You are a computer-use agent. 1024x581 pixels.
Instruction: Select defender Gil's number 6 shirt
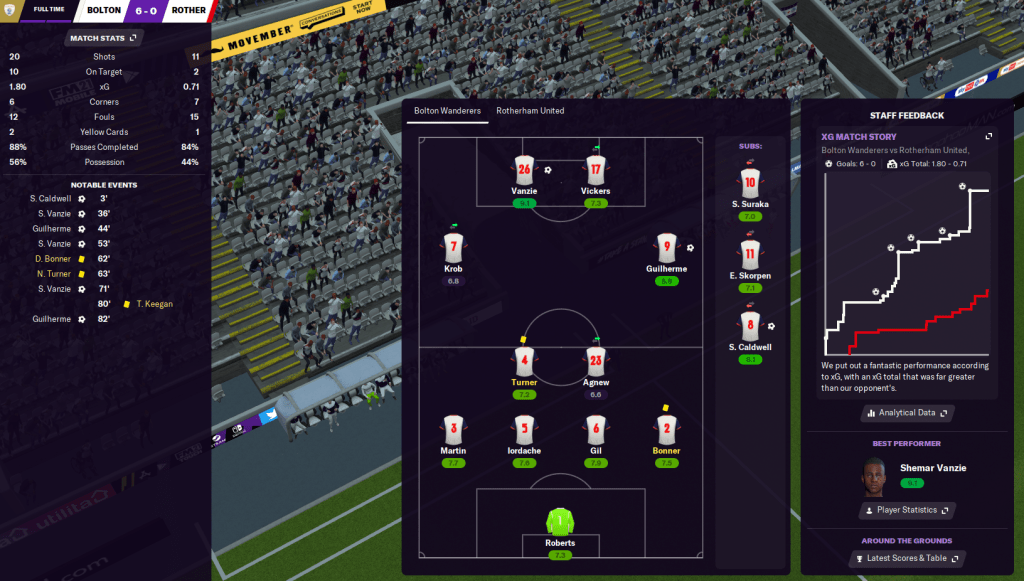coord(595,430)
